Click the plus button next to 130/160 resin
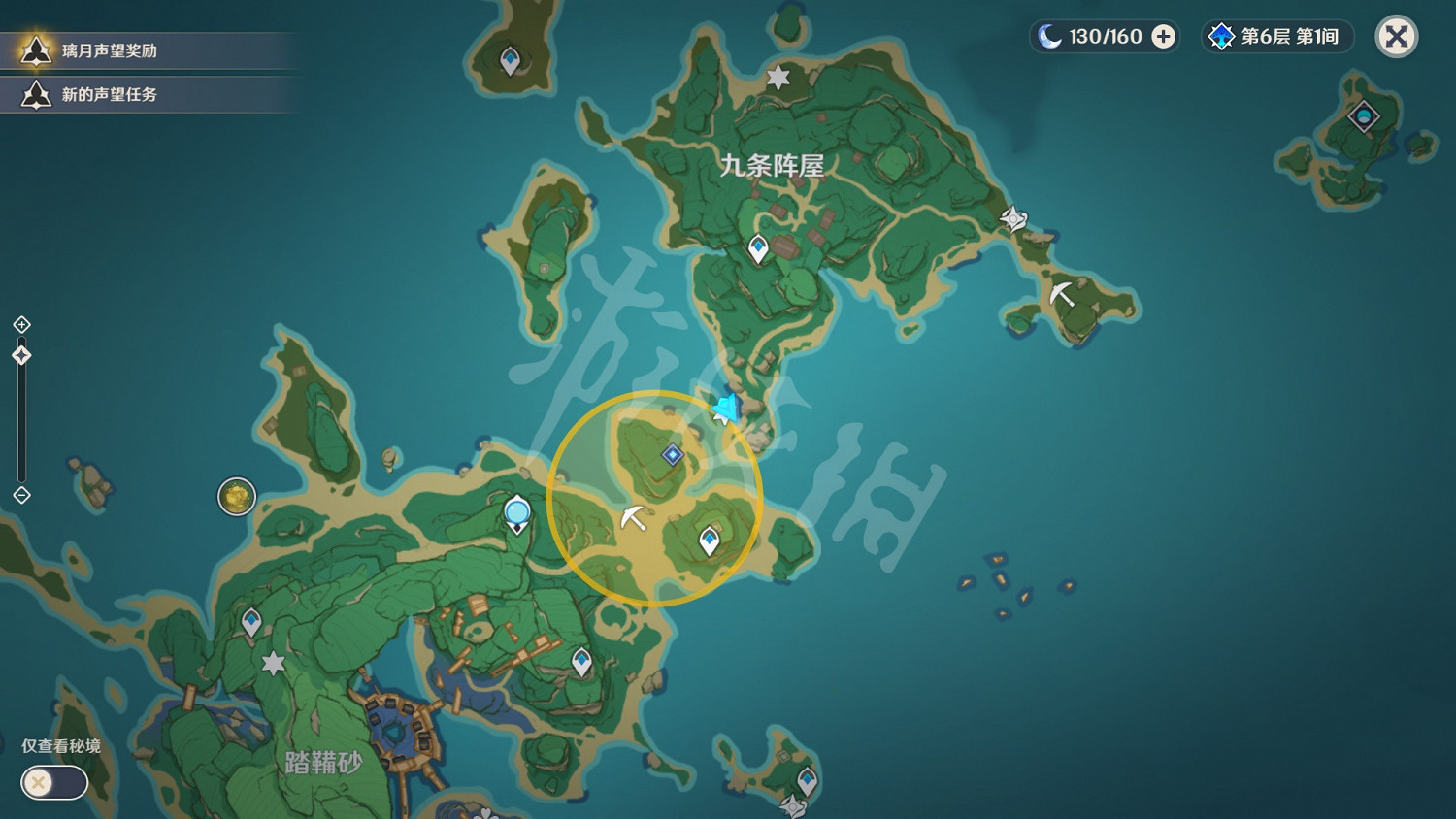The width and height of the screenshot is (1456, 819). 1161,37
